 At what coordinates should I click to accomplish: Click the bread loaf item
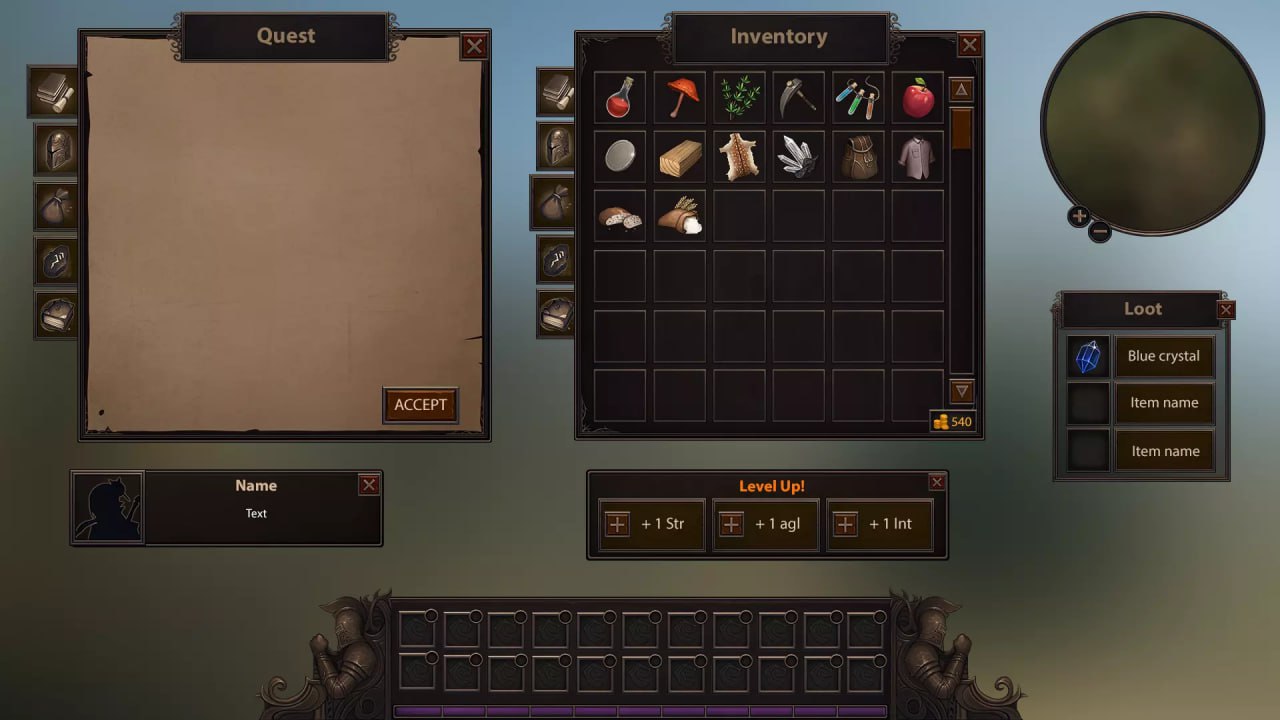coord(619,216)
